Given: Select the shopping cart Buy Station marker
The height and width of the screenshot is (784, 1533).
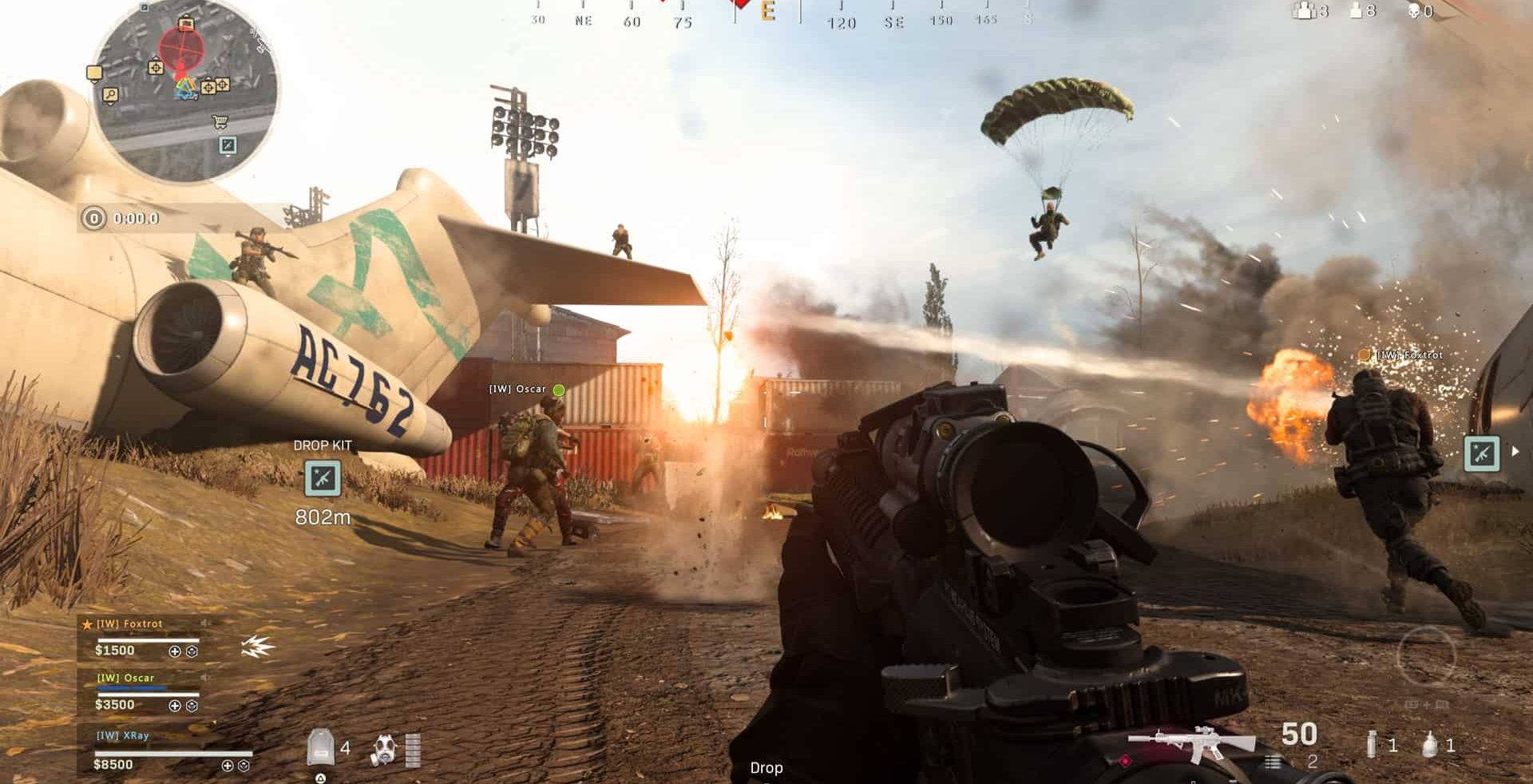Looking at the screenshot, I should 220,122.
